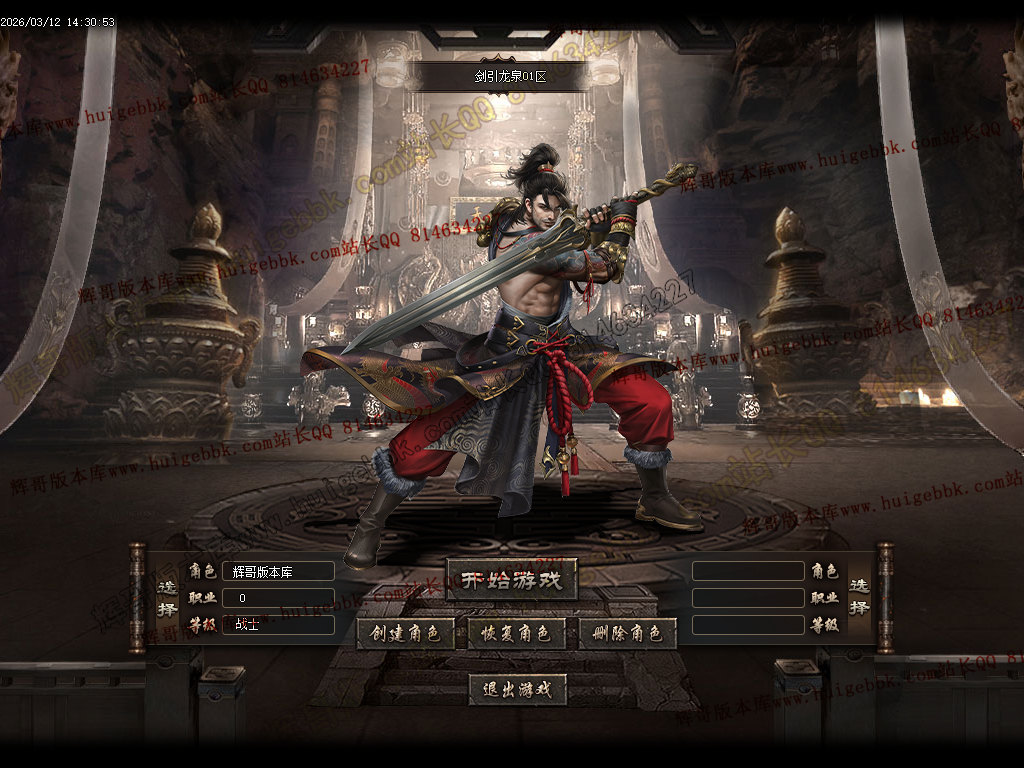The height and width of the screenshot is (768, 1024).
Task: Choose 恢复角色 to restore a character
Action: coord(517,634)
